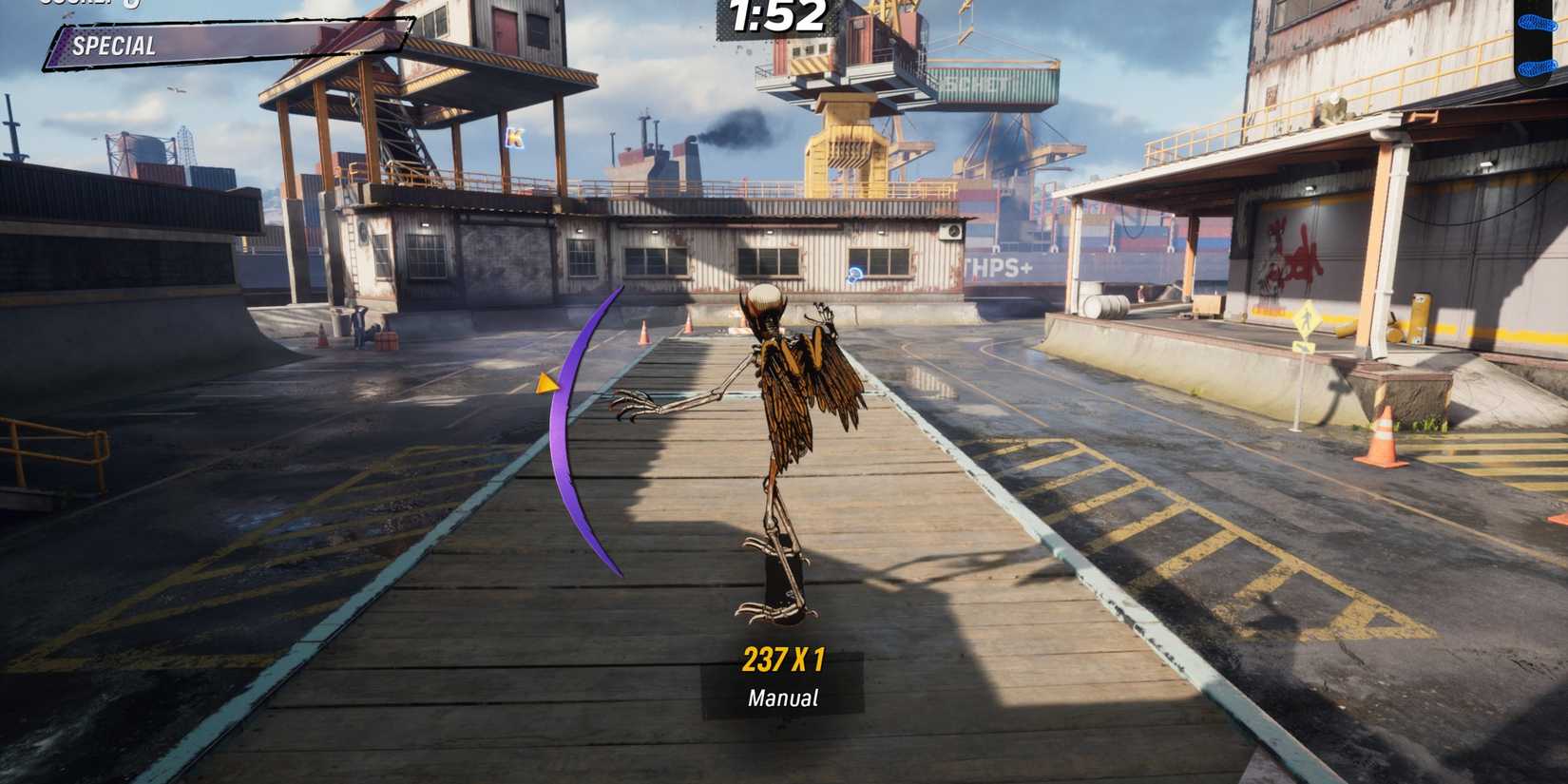Select the glowing blue secret skater icon on the wall
The width and height of the screenshot is (1568, 784).
[853, 276]
